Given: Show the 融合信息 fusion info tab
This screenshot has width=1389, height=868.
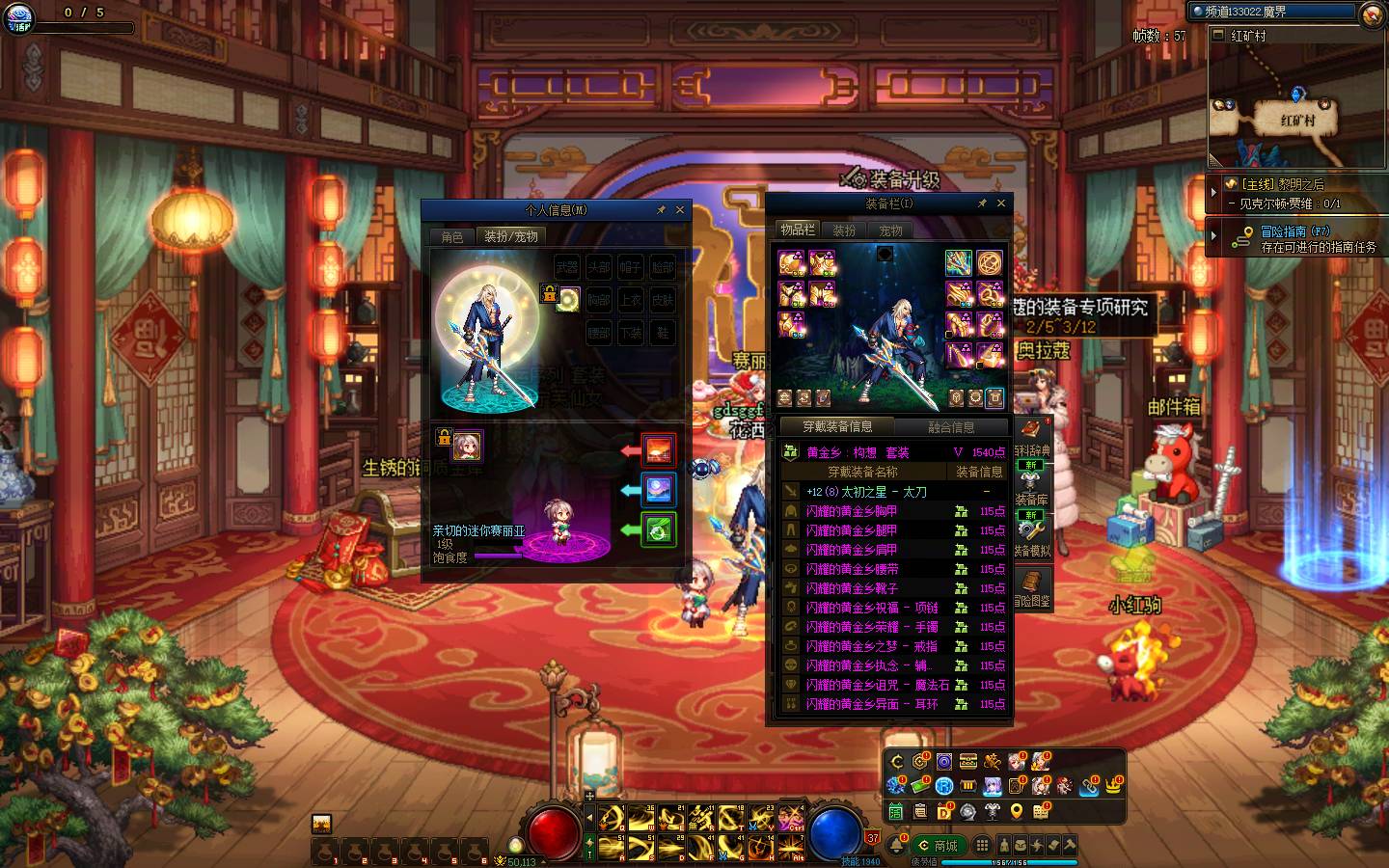Looking at the screenshot, I should click(951, 426).
